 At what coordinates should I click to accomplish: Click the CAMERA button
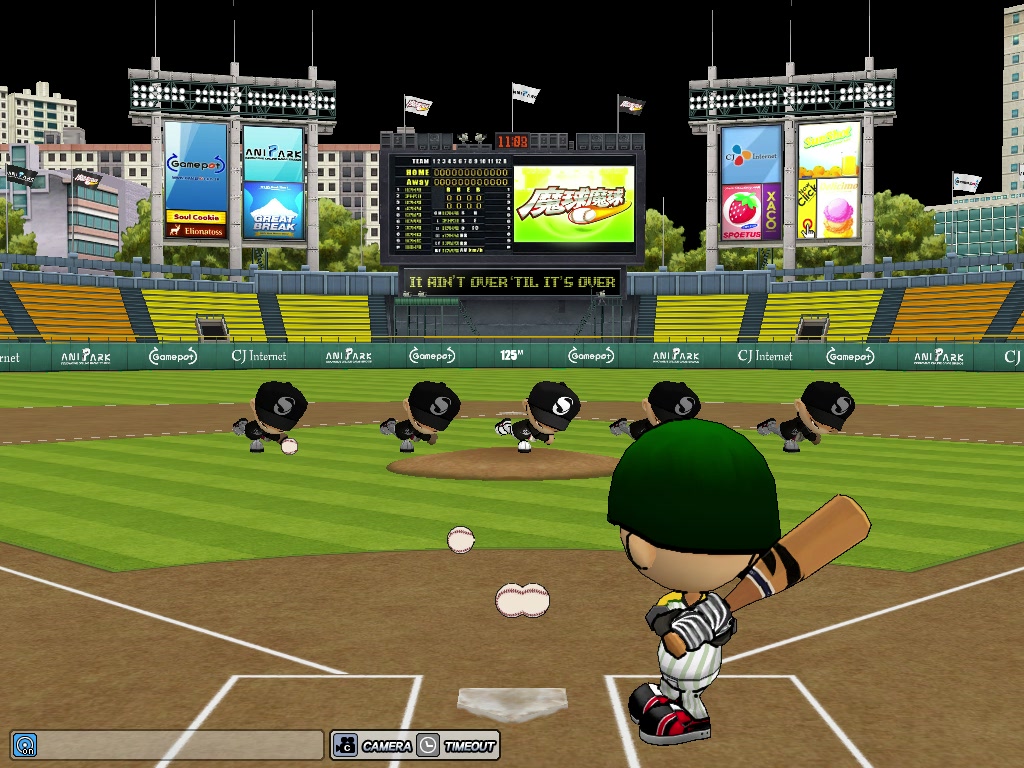pyautogui.click(x=373, y=745)
